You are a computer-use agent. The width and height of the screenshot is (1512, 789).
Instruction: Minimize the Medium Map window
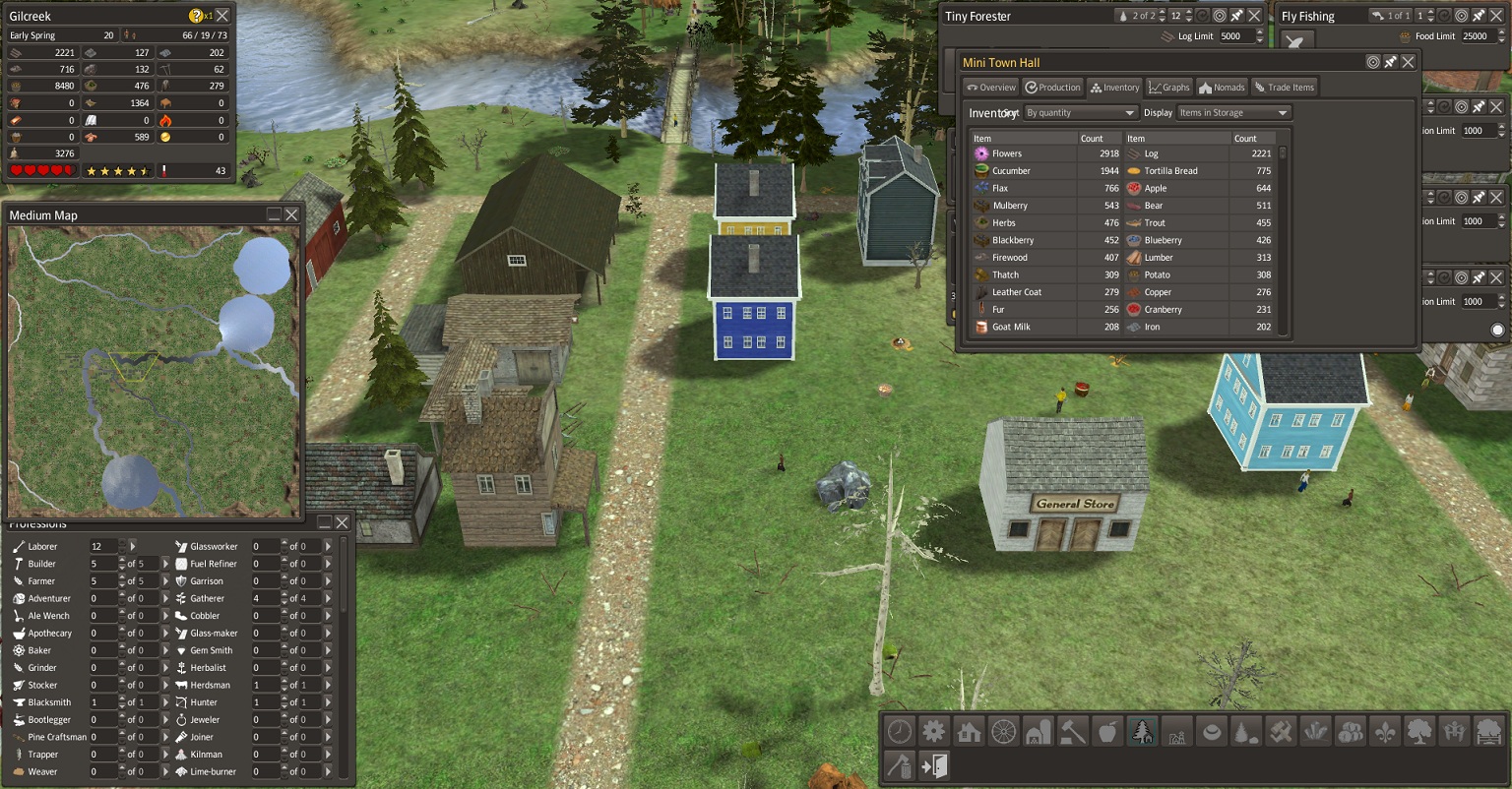[274, 214]
